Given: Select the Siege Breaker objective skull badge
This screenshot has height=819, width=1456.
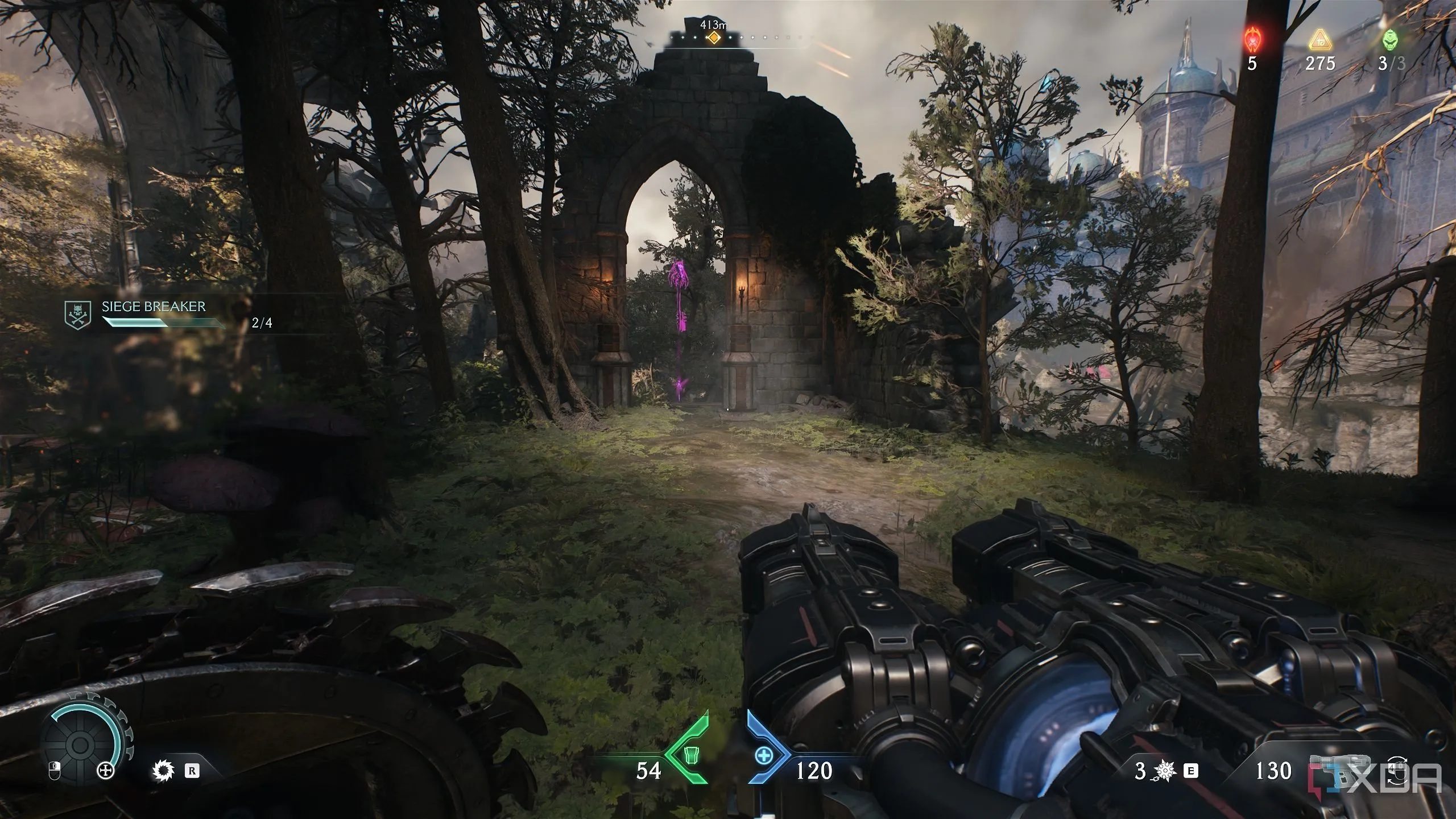Looking at the screenshot, I should (78, 315).
